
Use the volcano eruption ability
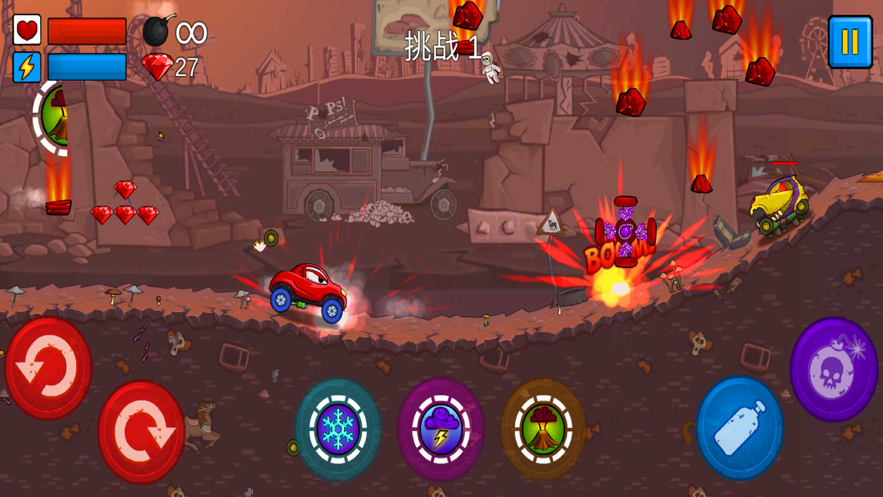coord(543,429)
